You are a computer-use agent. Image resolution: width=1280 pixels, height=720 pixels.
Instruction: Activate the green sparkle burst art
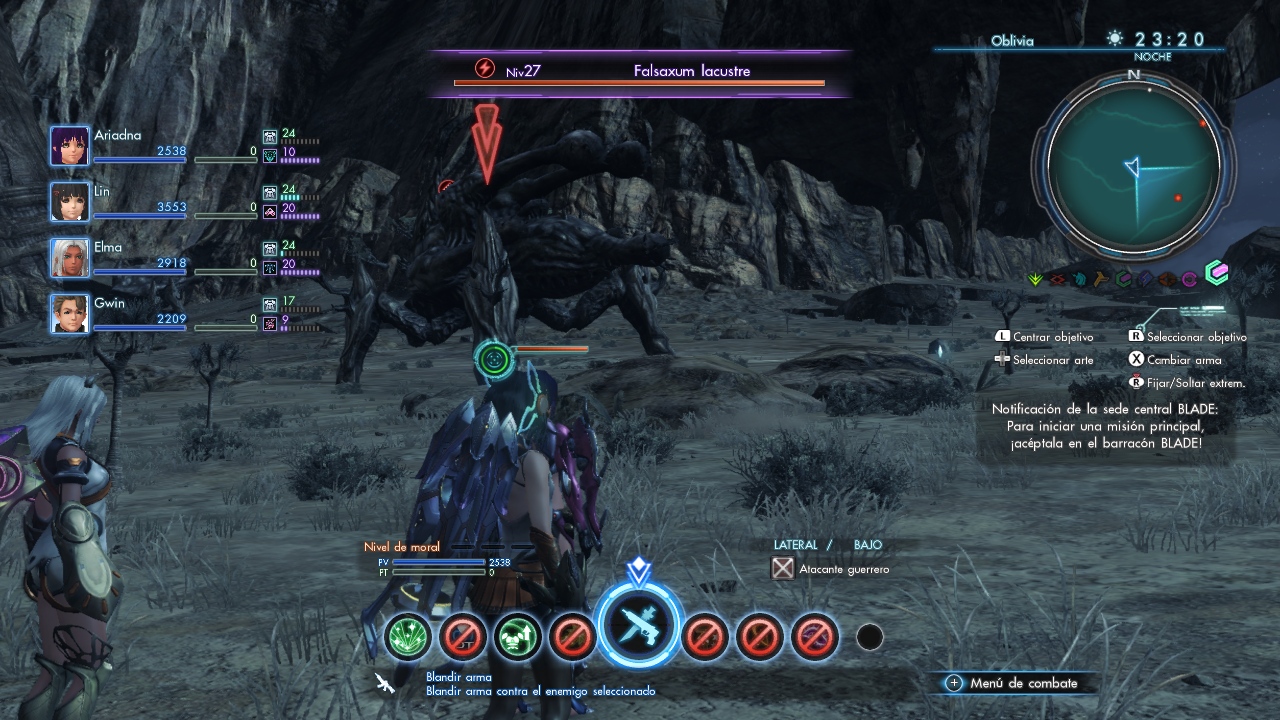pos(408,636)
